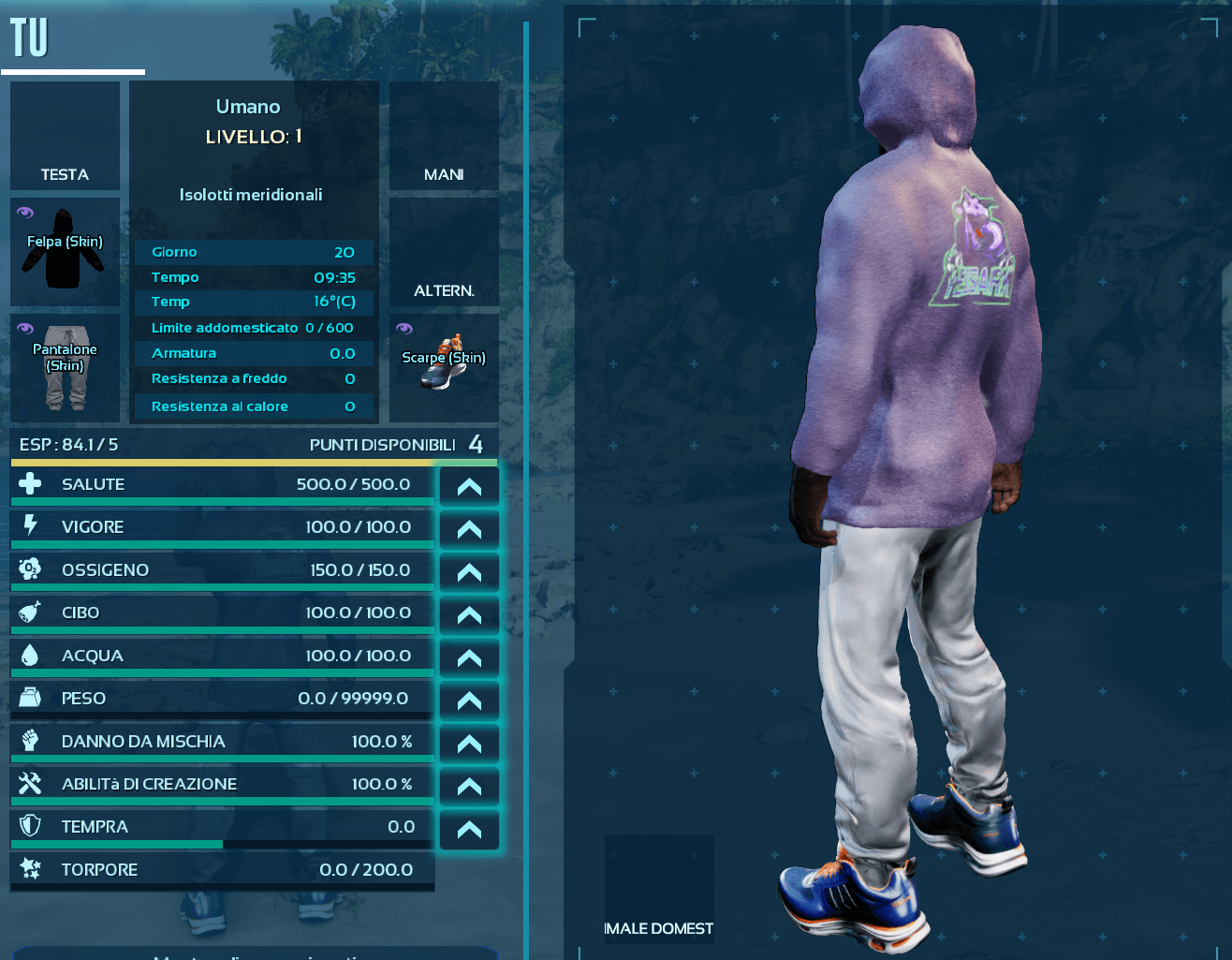1232x960 pixels.
Task: Raise the Tempra stat
Action: coord(469,829)
